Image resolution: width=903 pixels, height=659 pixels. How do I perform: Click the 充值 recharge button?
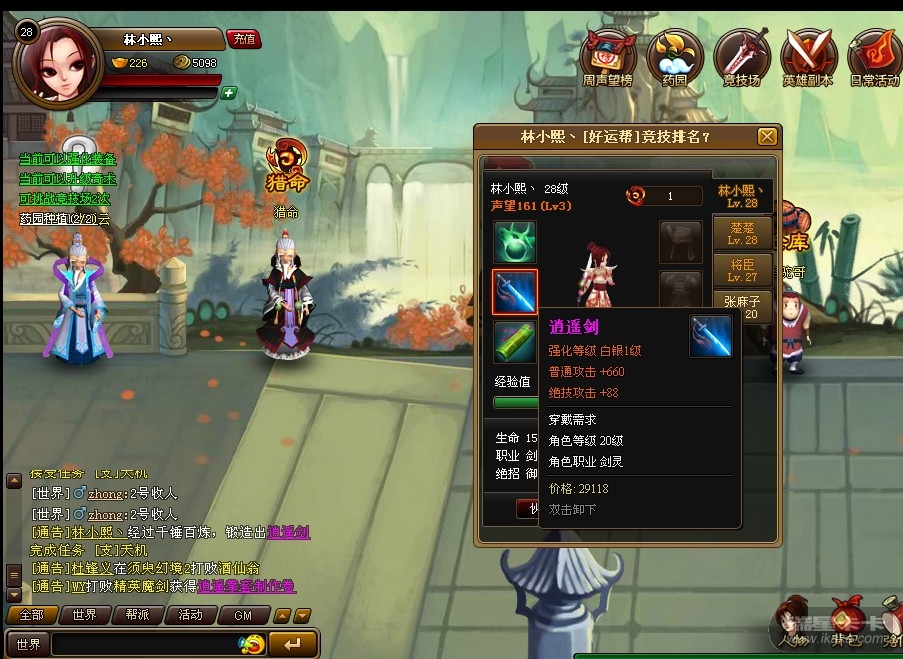coord(243,39)
